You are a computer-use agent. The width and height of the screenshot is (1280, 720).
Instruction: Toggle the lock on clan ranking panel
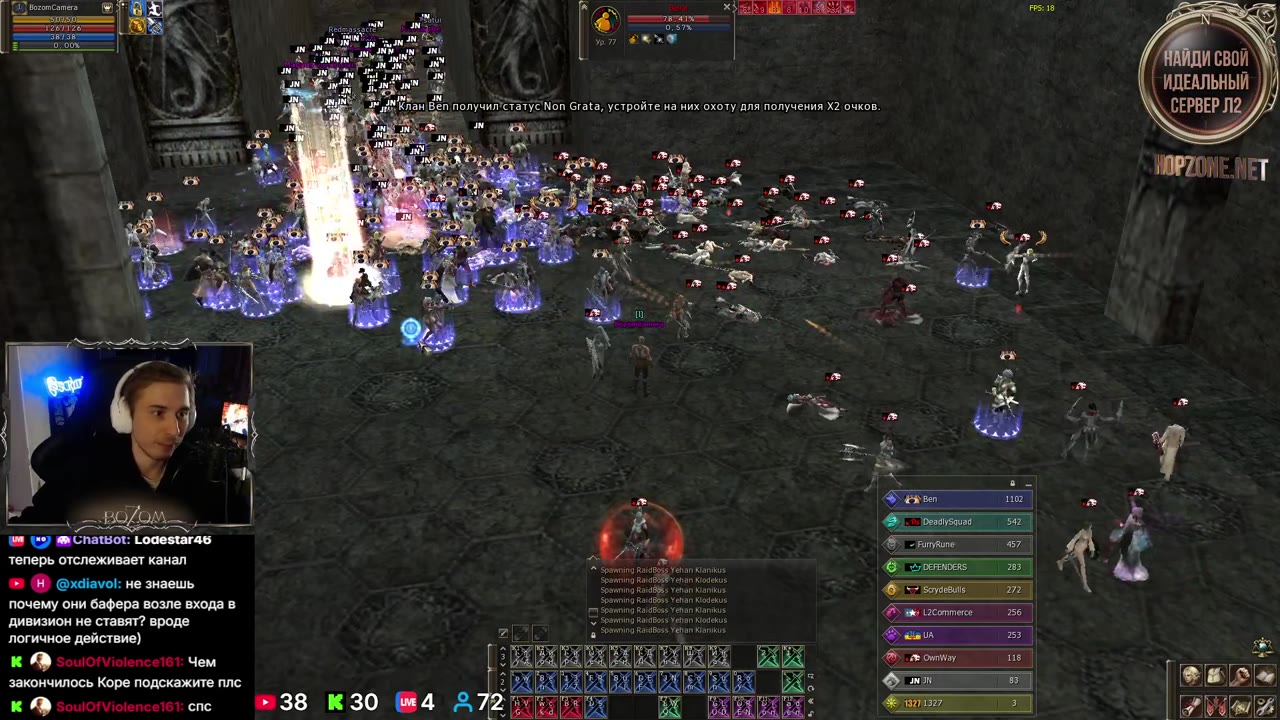[1012, 484]
